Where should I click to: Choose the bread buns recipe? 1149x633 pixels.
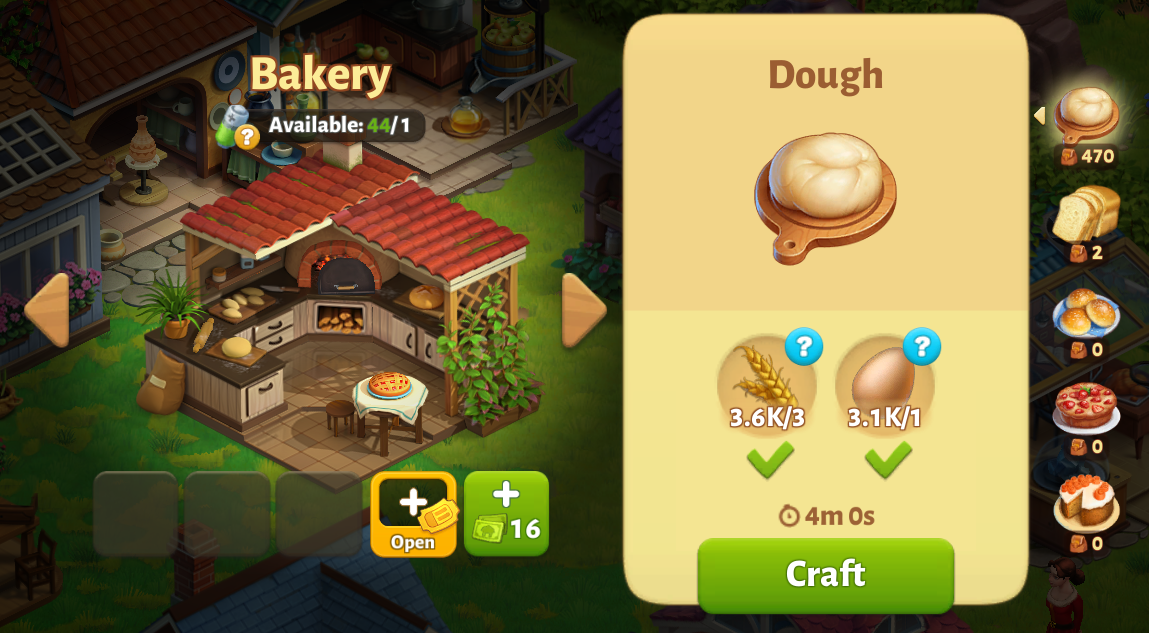point(1086,313)
